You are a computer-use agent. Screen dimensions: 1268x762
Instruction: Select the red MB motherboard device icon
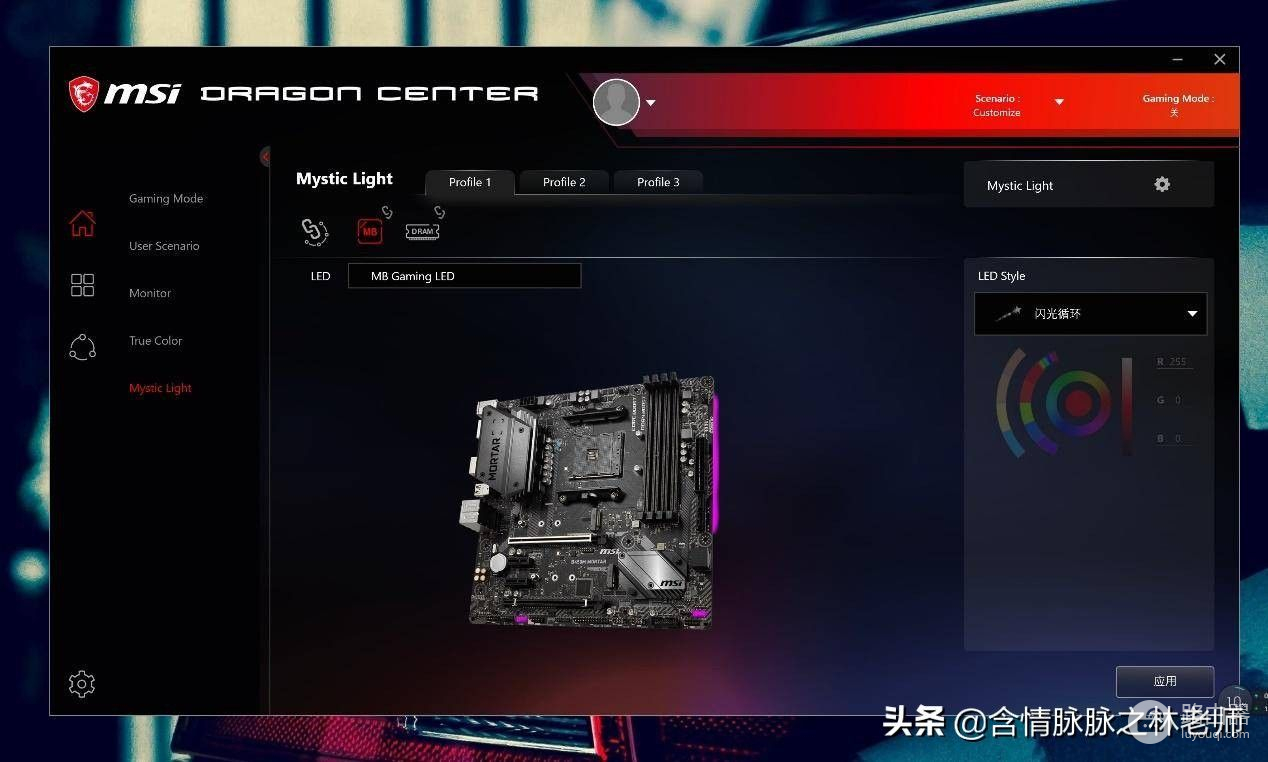pos(371,231)
